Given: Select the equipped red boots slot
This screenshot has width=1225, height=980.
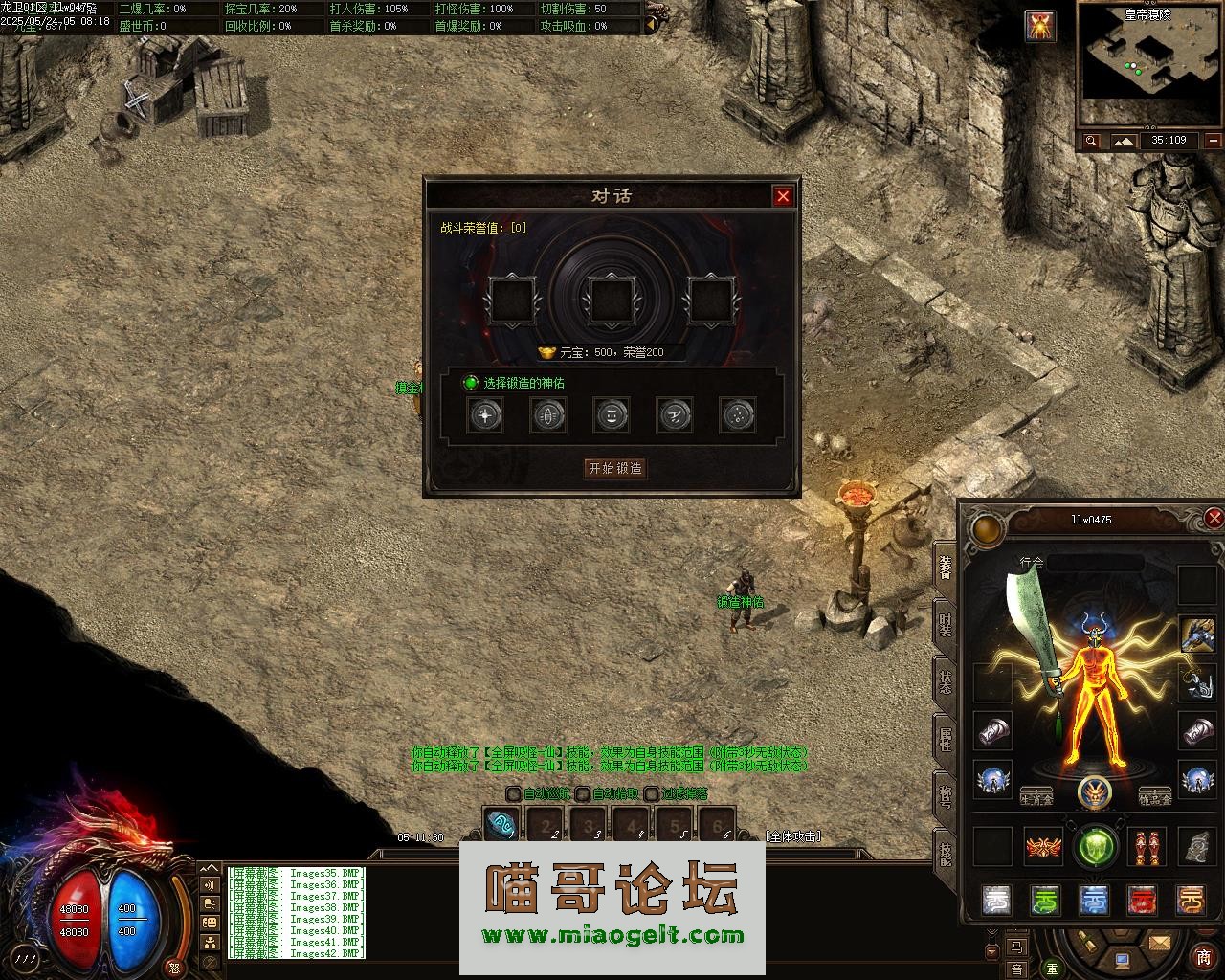Looking at the screenshot, I should pos(1145,847).
